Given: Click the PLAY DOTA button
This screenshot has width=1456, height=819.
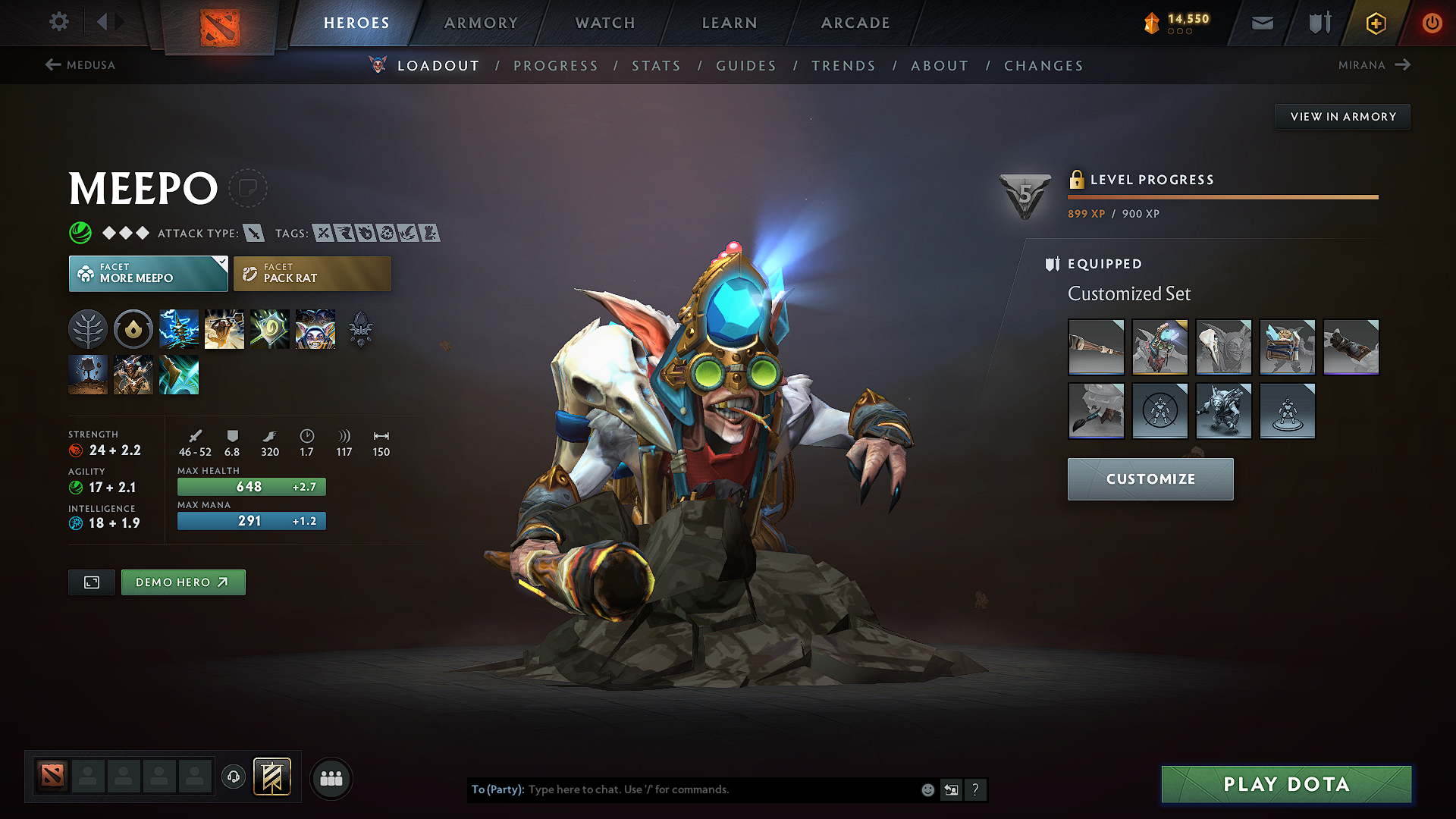Looking at the screenshot, I should (x=1285, y=785).
